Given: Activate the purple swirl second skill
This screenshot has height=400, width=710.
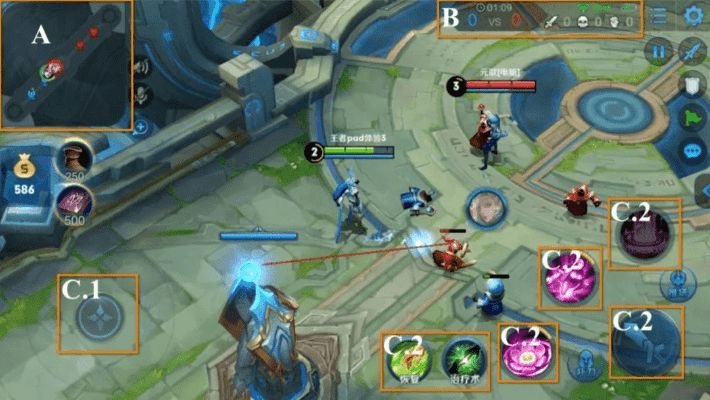Looking at the screenshot, I should click(569, 279).
